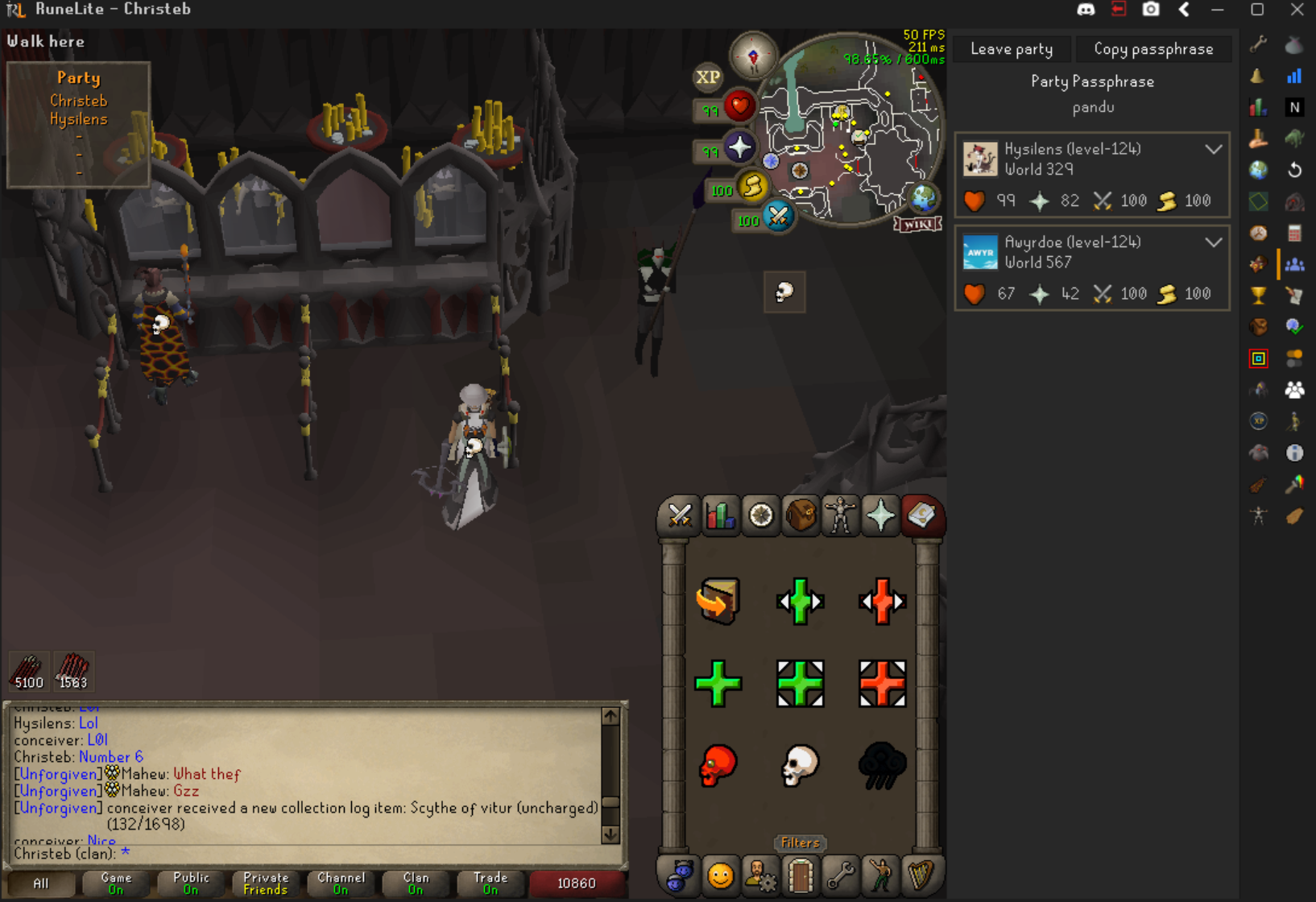Image resolution: width=1316 pixels, height=902 pixels.
Task: Click the Leave party button
Action: (1012, 49)
